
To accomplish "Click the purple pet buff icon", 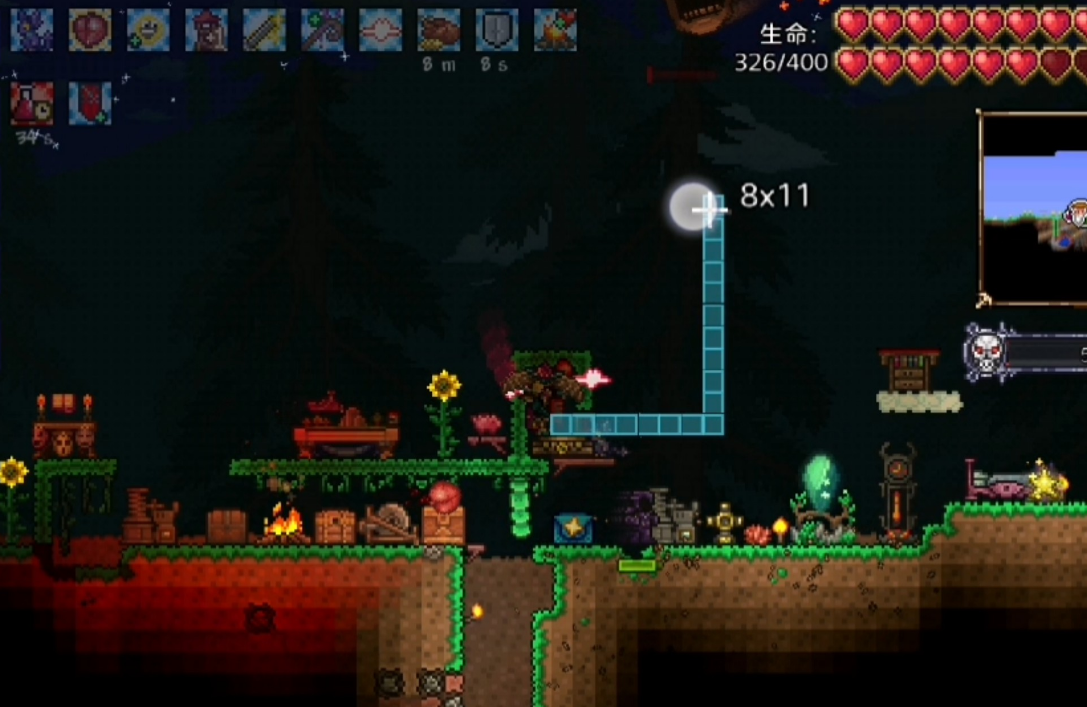I will coord(31,30).
